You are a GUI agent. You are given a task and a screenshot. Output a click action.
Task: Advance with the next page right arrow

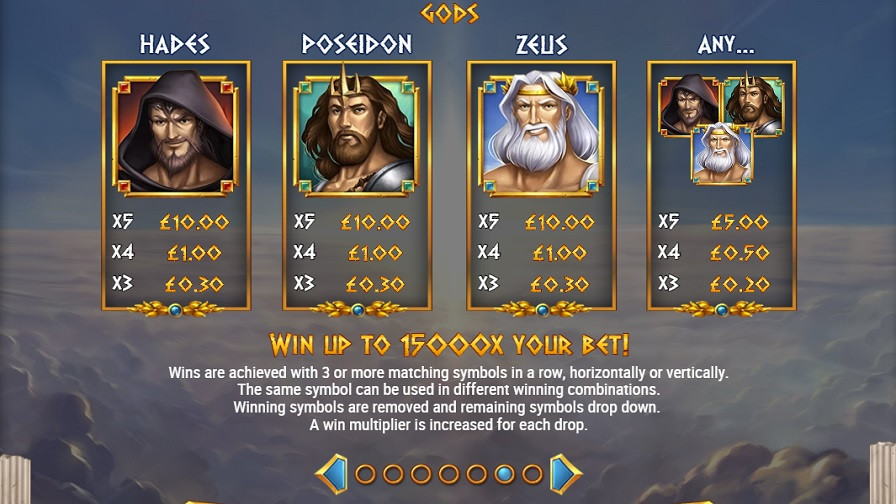tap(564, 473)
